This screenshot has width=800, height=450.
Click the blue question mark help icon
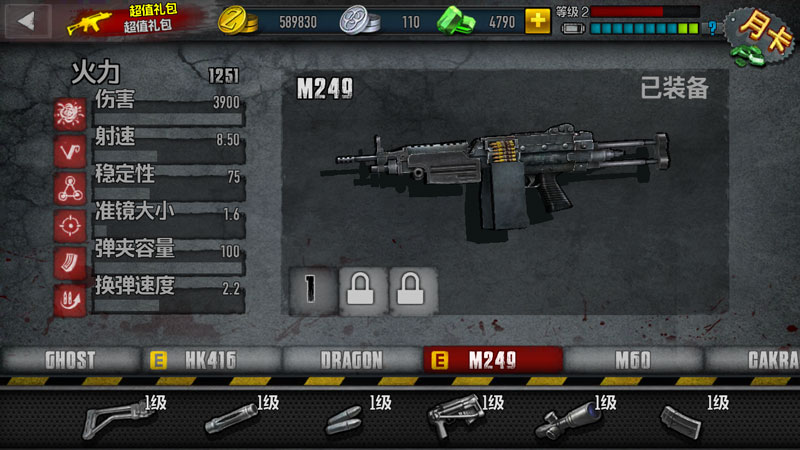coord(712,28)
